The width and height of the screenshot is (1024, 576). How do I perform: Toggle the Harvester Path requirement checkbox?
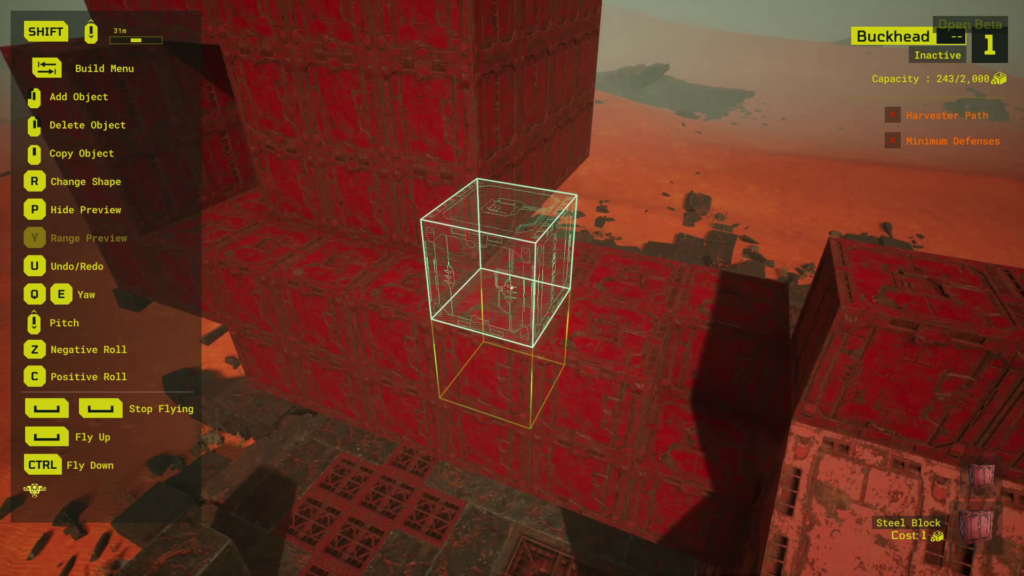(x=892, y=116)
